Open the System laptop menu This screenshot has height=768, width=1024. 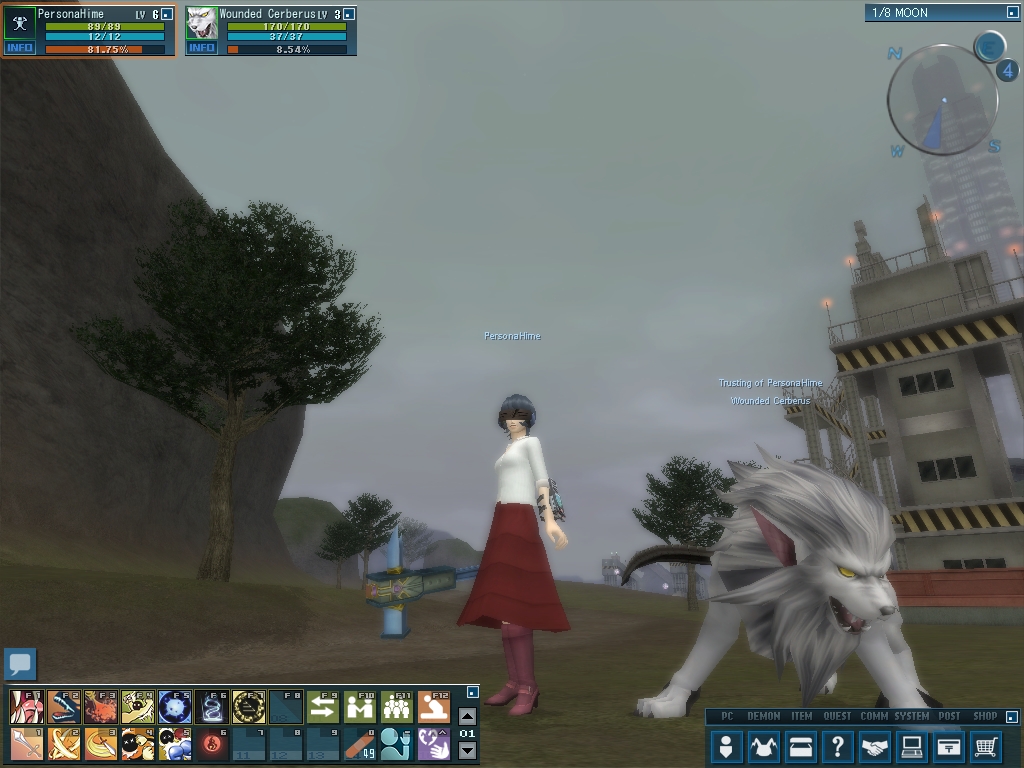[911, 746]
